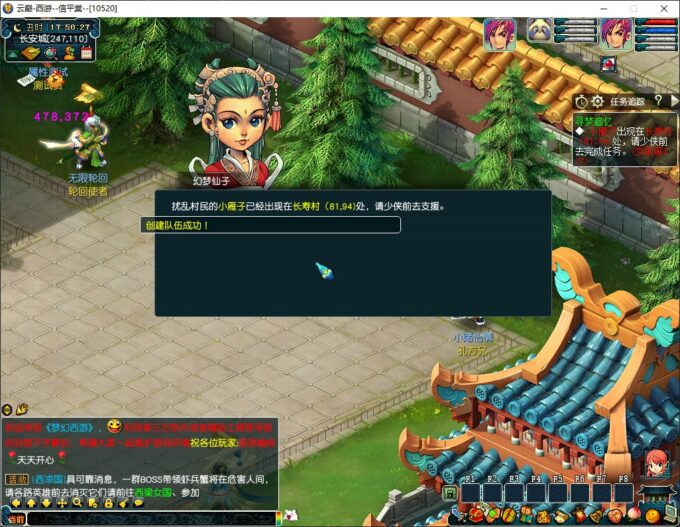Click the quest tracker stopwatch icon
The height and width of the screenshot is (527, 680).
[x=582, y=101]
